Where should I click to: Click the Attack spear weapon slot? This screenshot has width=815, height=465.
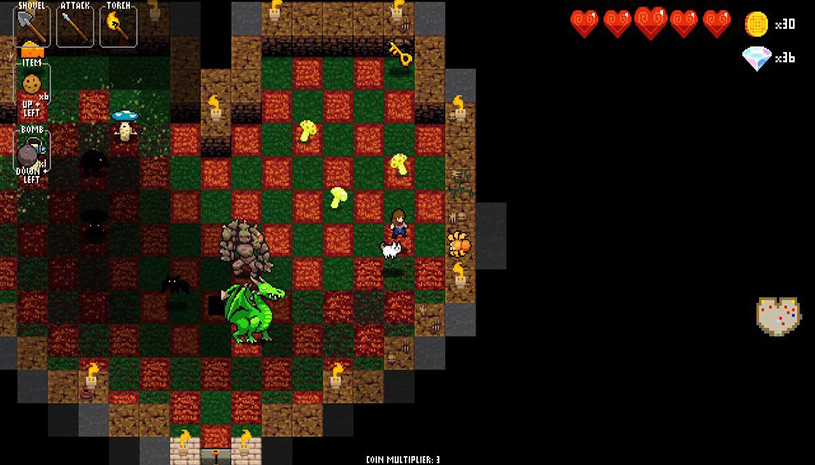(x=75, y=25)
